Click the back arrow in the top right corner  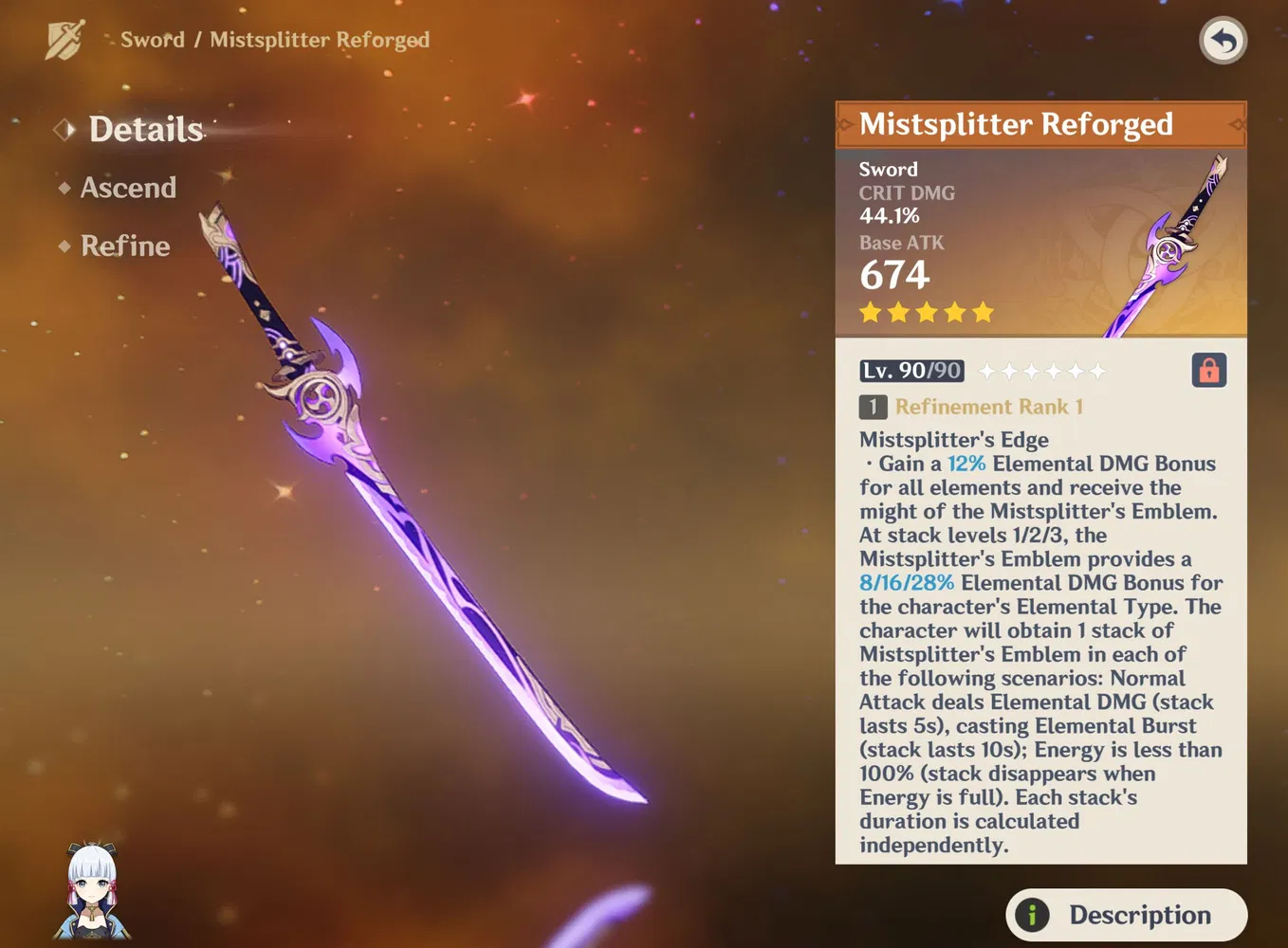[x=1223, y=40]
